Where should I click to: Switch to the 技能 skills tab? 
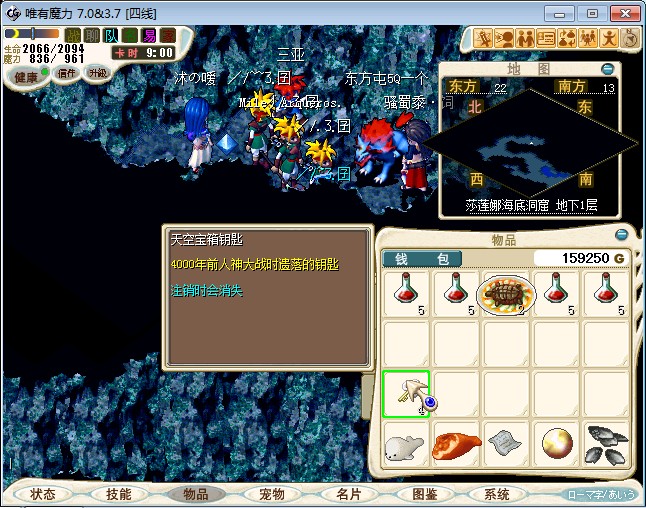(x=119, y=494)
